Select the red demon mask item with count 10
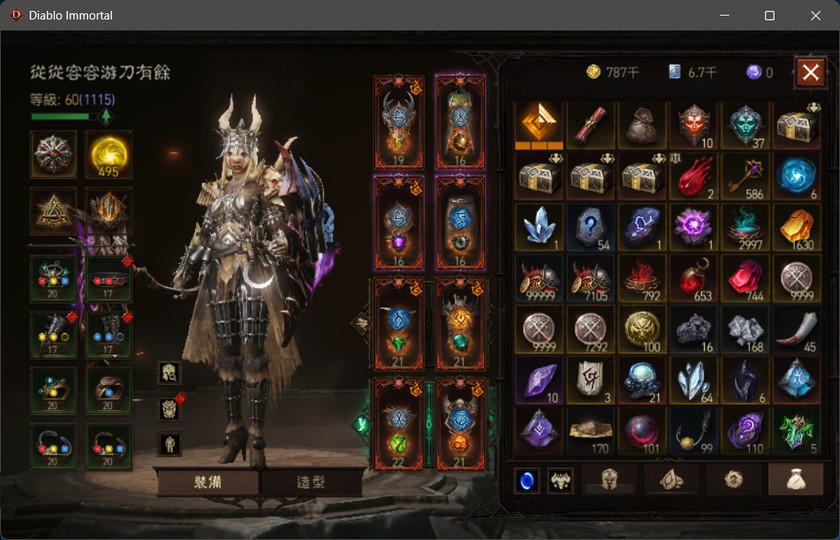The width and height of the screenshot is (840, 540). 694,124
